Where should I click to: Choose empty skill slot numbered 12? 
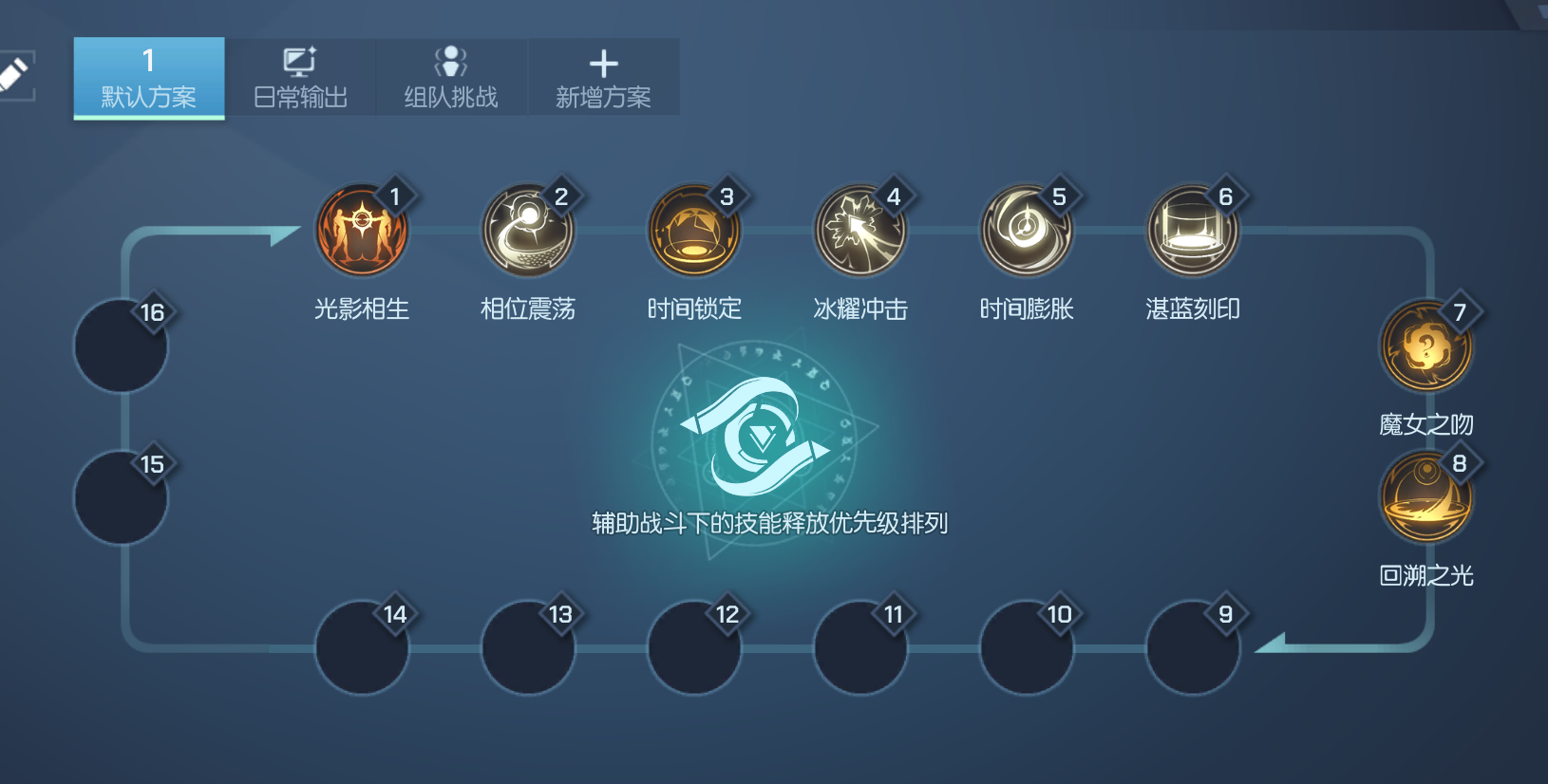pos(694,647)
